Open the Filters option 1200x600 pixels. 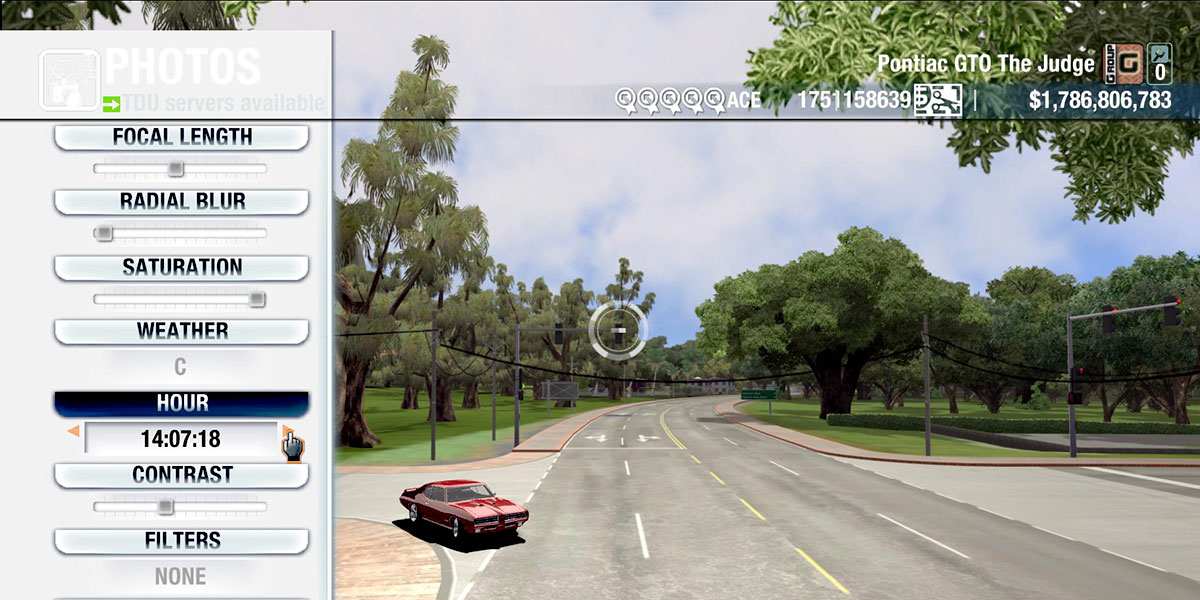181,541
